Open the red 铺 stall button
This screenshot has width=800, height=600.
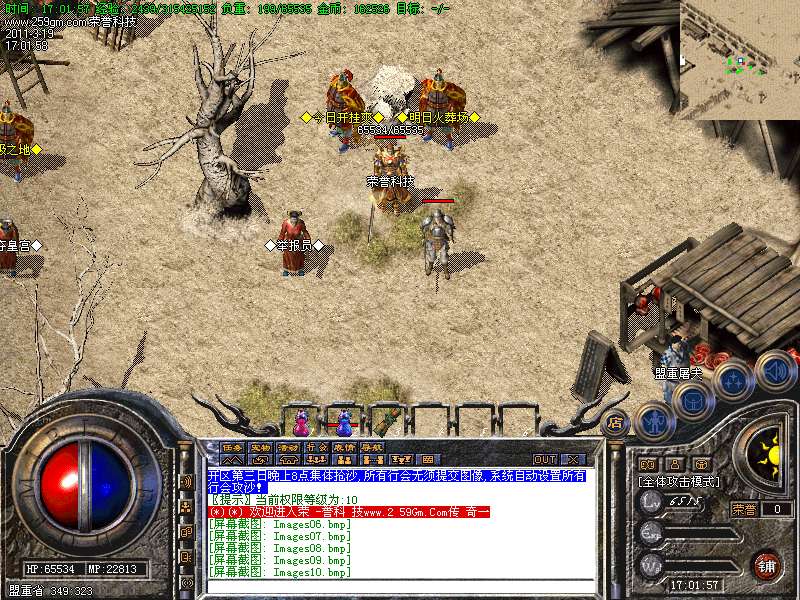(767, 565)
